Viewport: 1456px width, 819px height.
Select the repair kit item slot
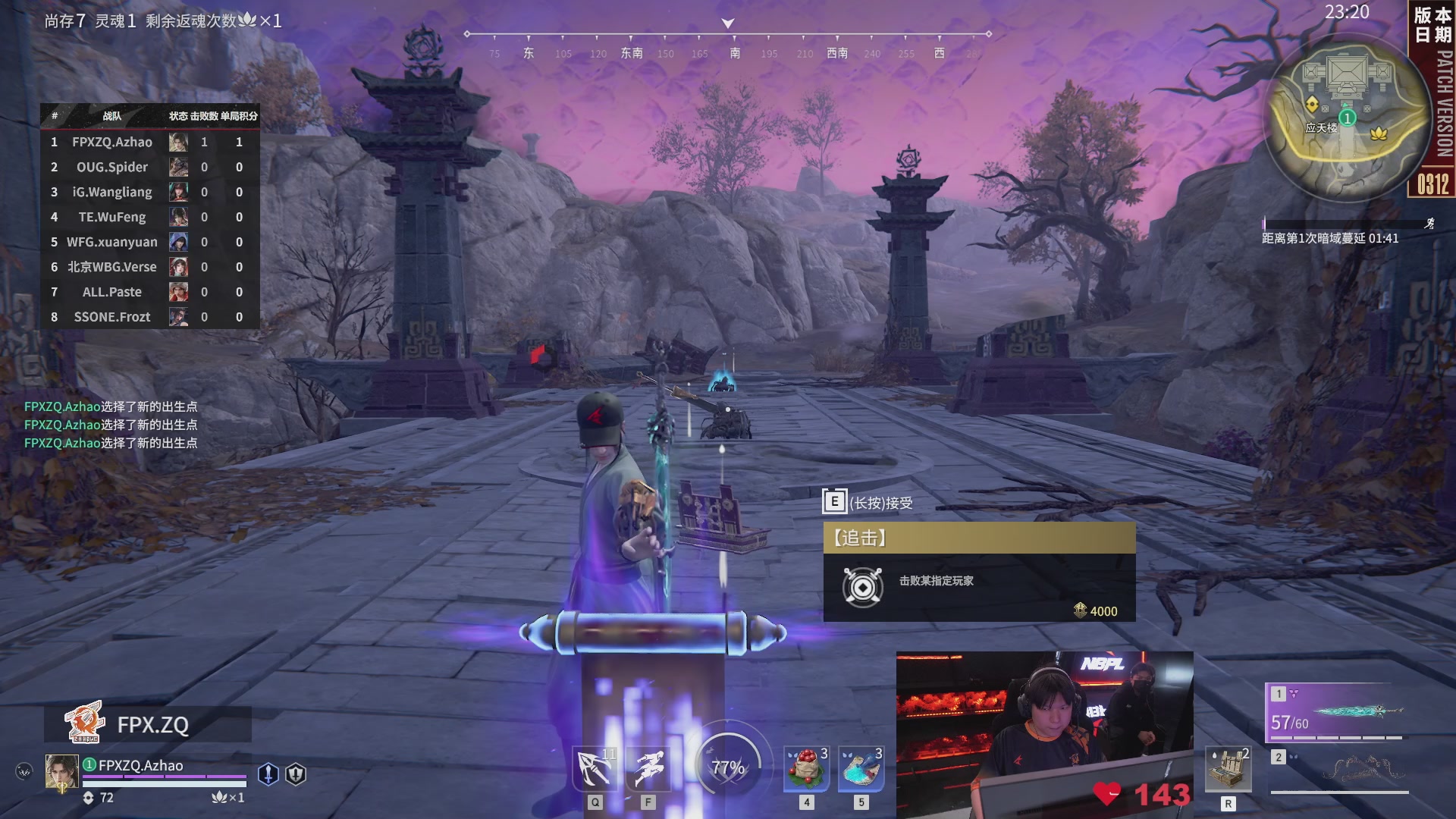(x=1228, y=769)
